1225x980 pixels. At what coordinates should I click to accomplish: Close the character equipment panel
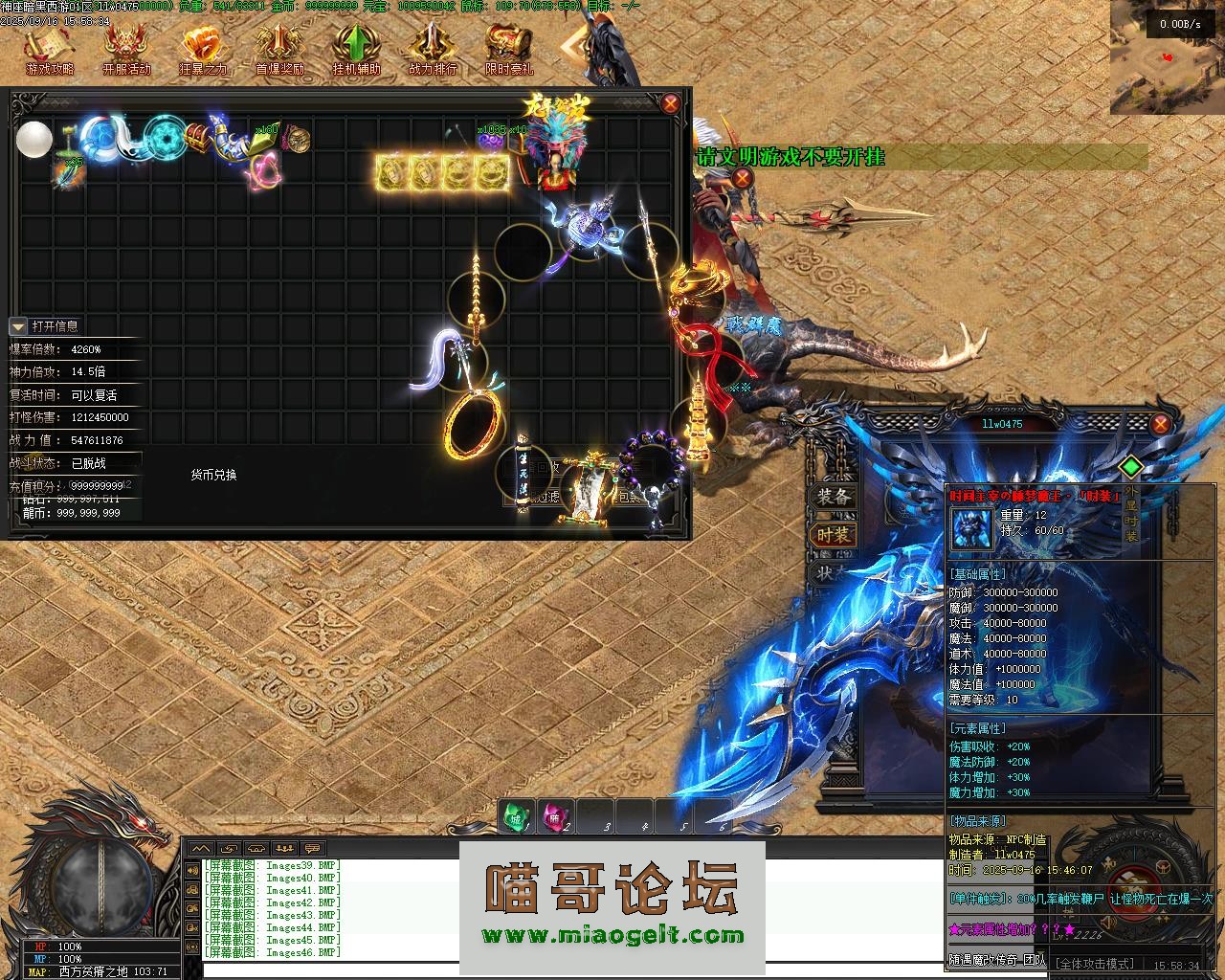1160,424
